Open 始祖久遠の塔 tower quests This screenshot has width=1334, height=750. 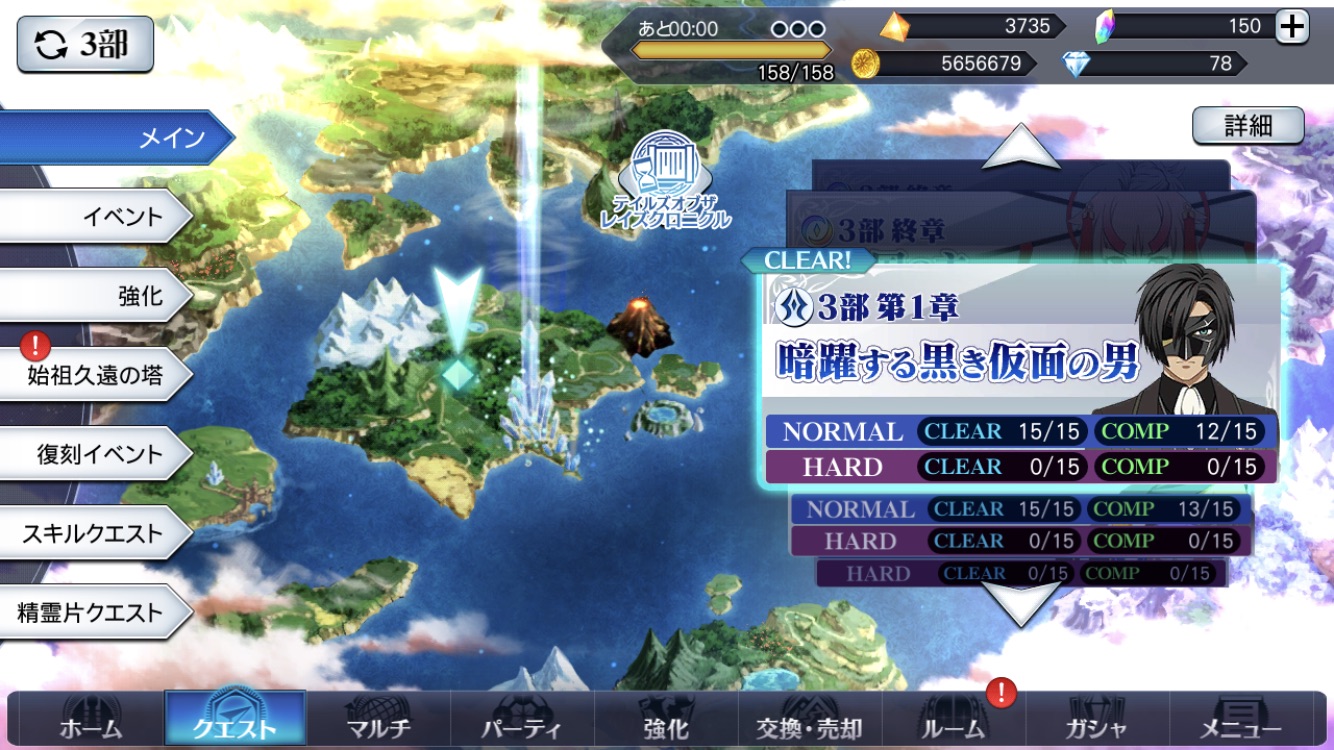click(95, 375)
